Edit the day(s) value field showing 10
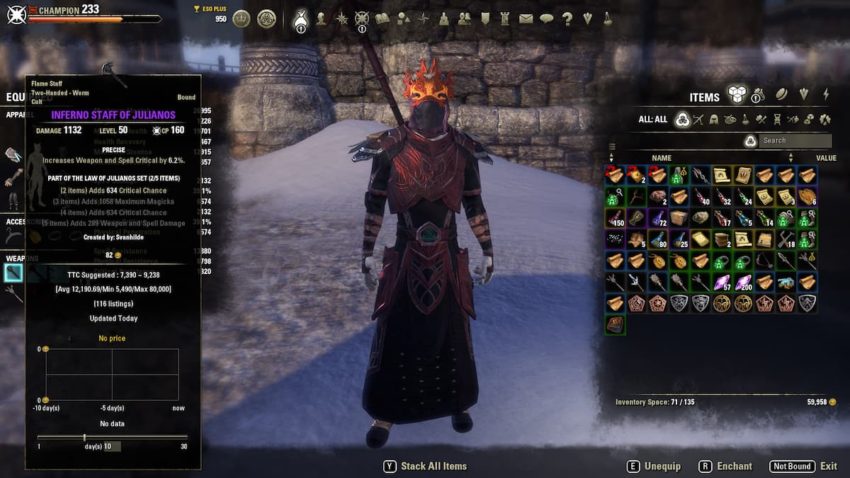Screen dimensions: 850x478 109,446
